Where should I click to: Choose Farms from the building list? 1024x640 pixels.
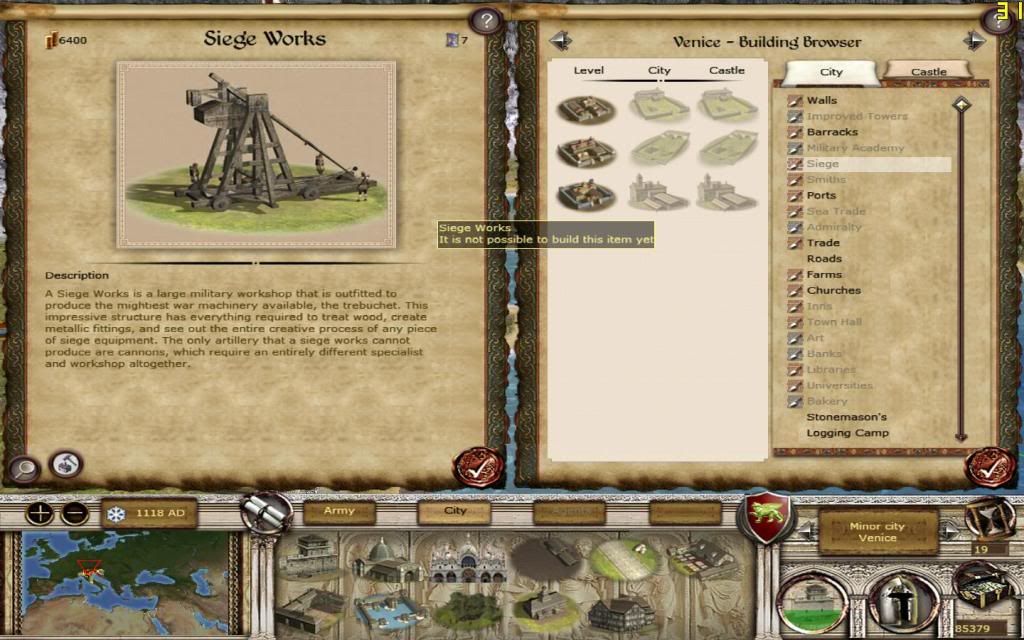coord(824,275)
